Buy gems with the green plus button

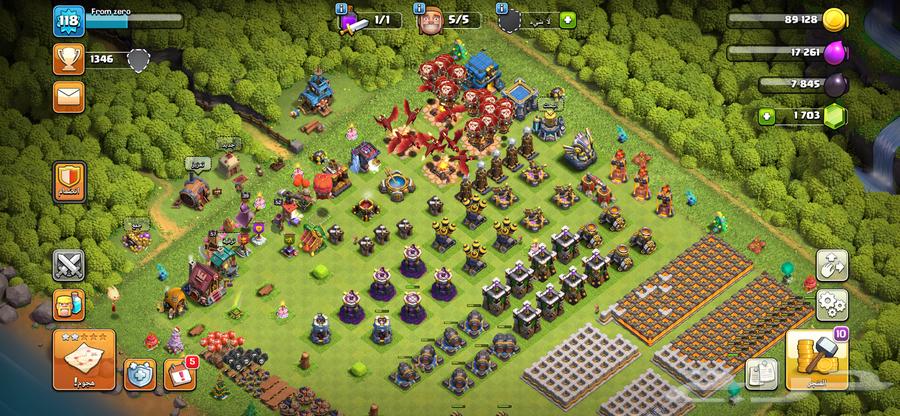(x=767, y=115)
